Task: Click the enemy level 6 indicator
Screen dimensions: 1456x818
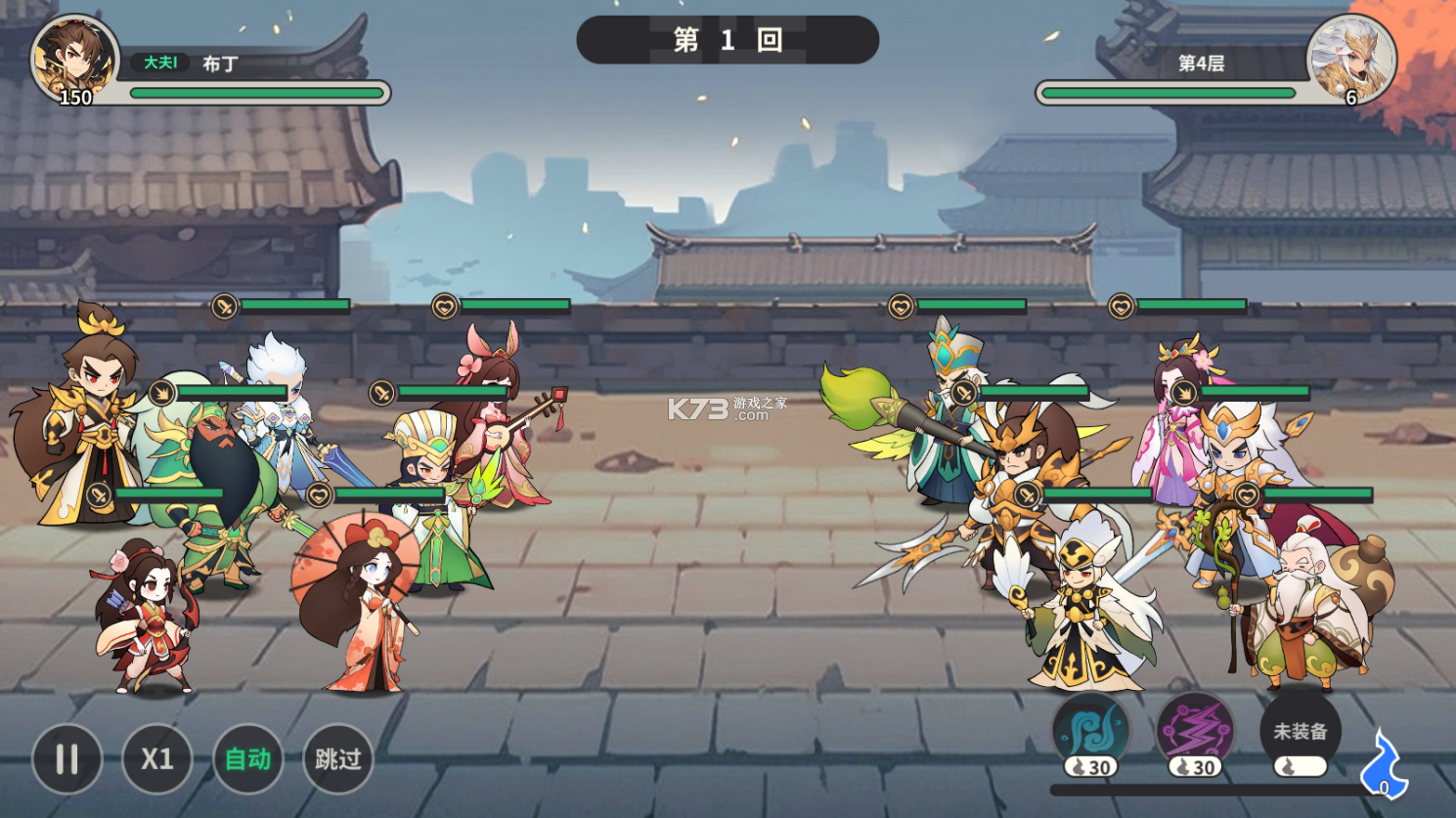Action: coord(1350,97)
